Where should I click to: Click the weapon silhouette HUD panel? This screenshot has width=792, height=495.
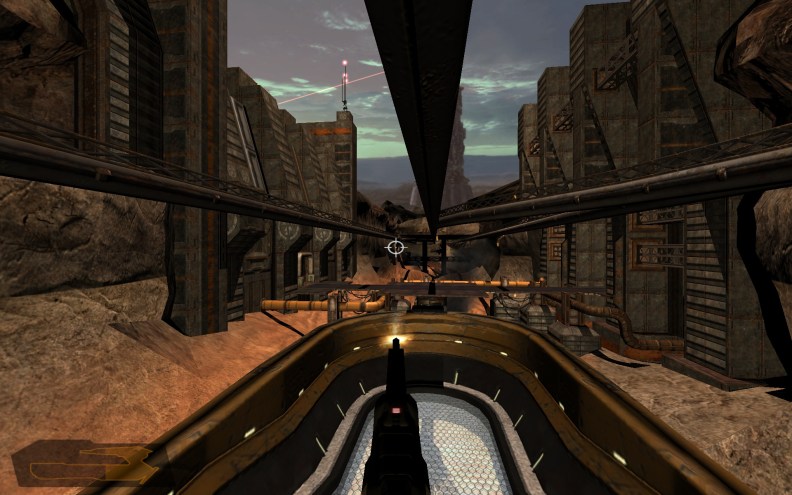[83, 464]
